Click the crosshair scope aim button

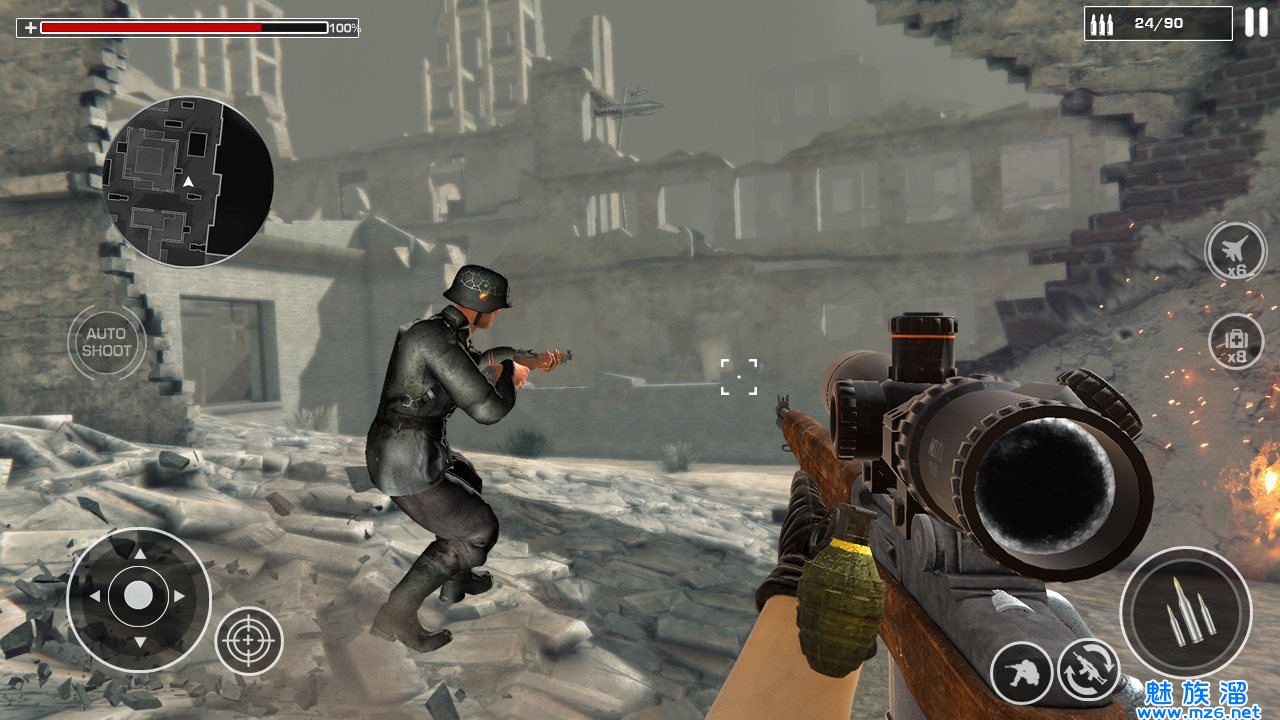point(249,640)
